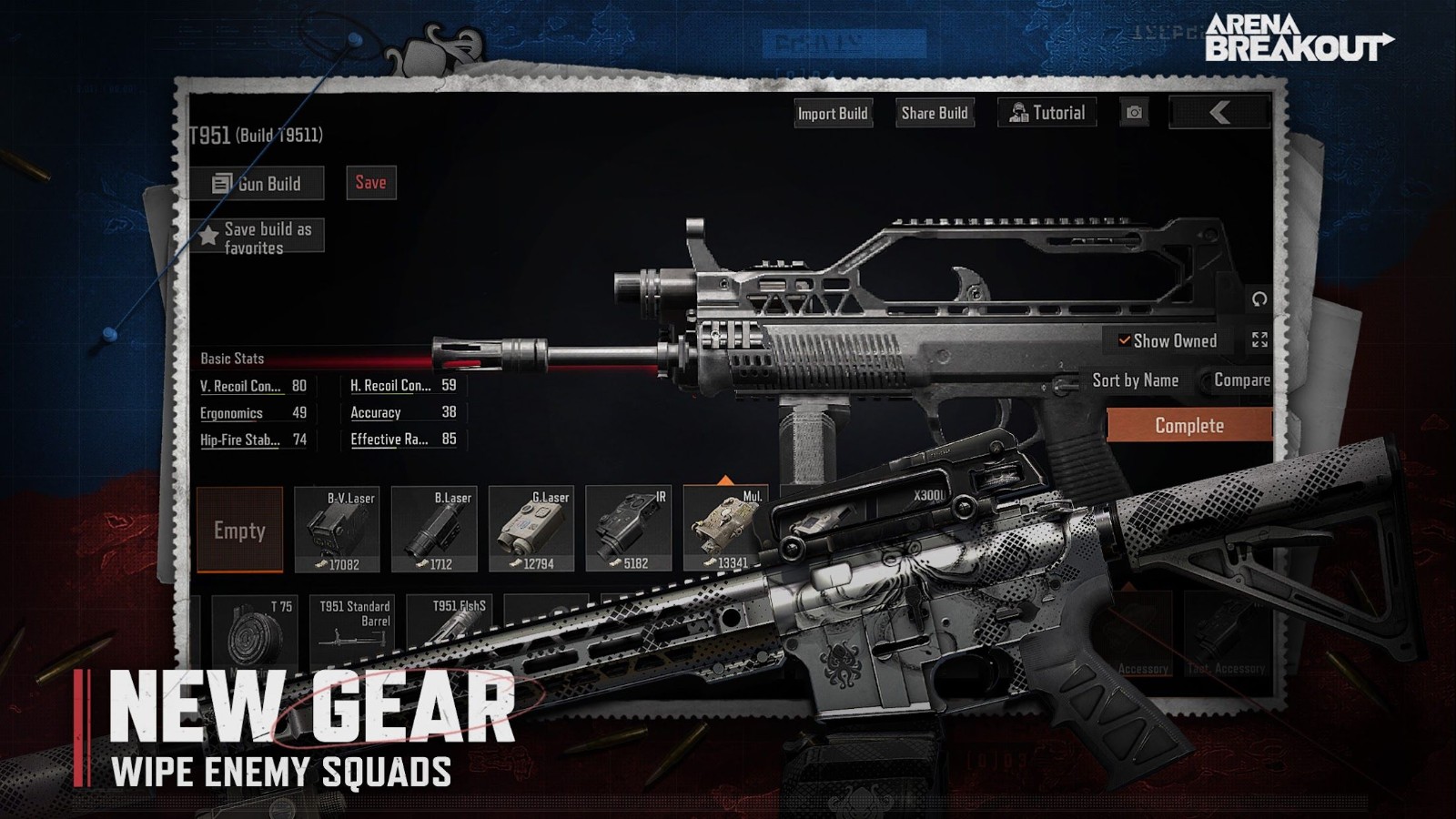Confirm with the Complete button
1456x819 pixels.
(1188, 426)
